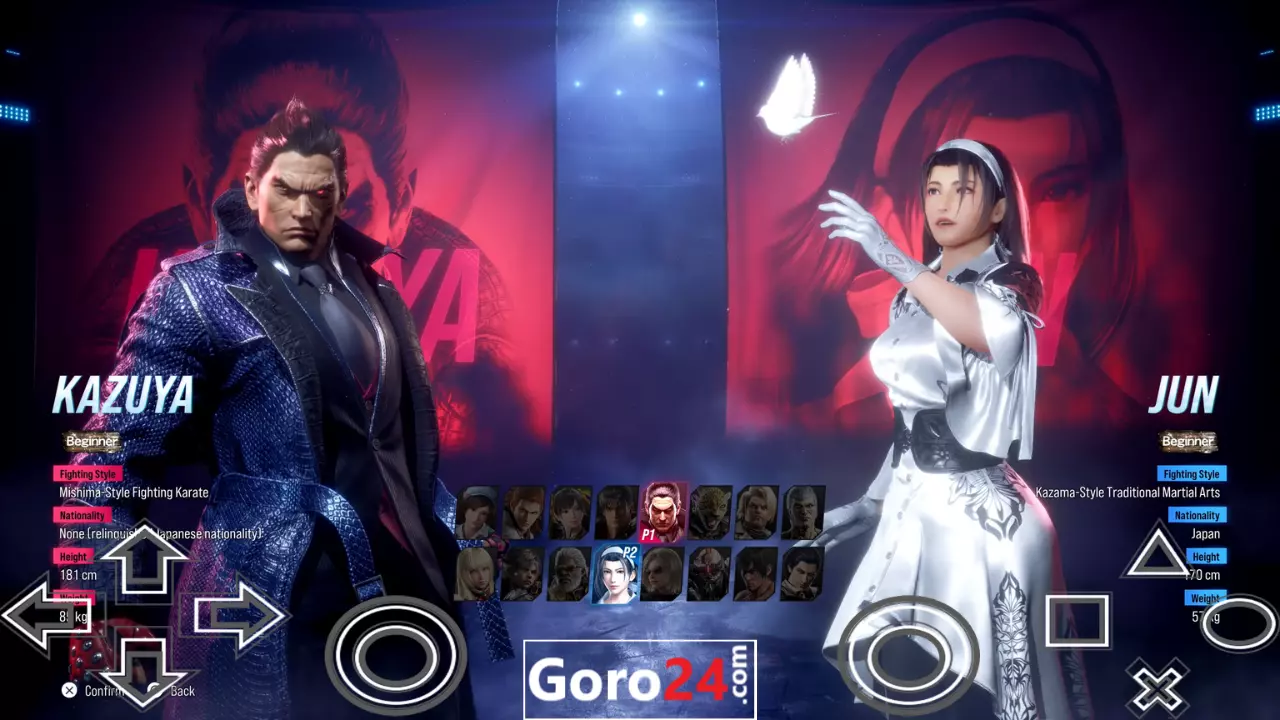Click Kazuya's Beginner rank badge
The height and width of the screenshot is (720, 1280).
[91, 441]
